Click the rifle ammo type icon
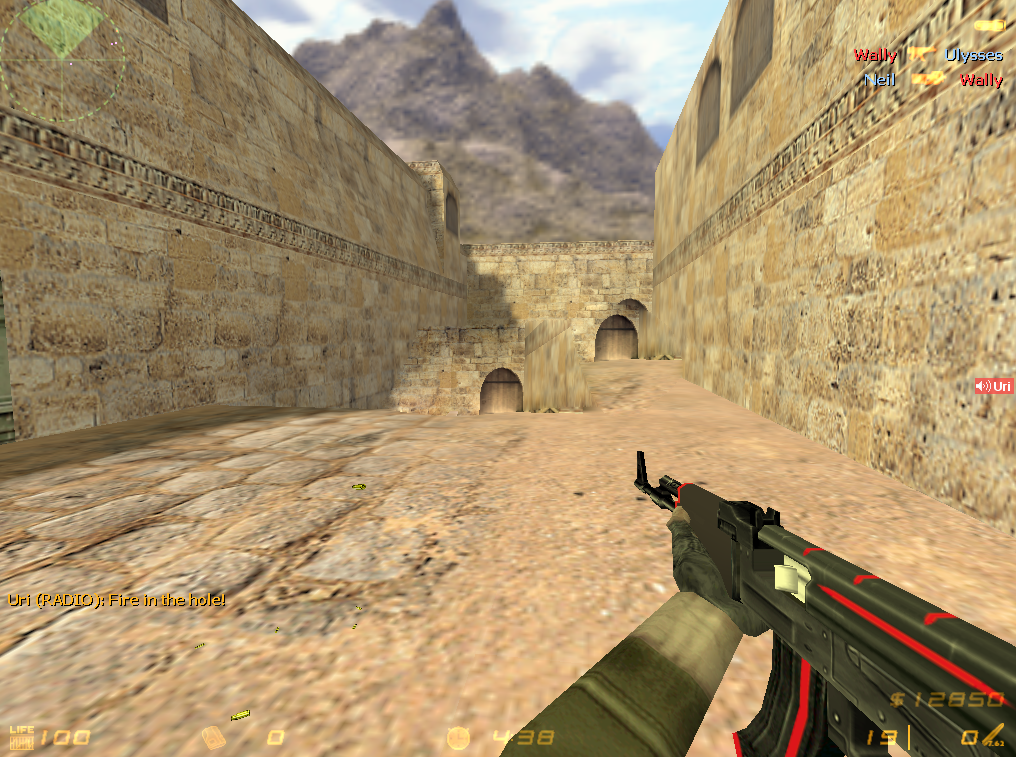The width and height of the screenshot is (1016, 757). point(994,734)
